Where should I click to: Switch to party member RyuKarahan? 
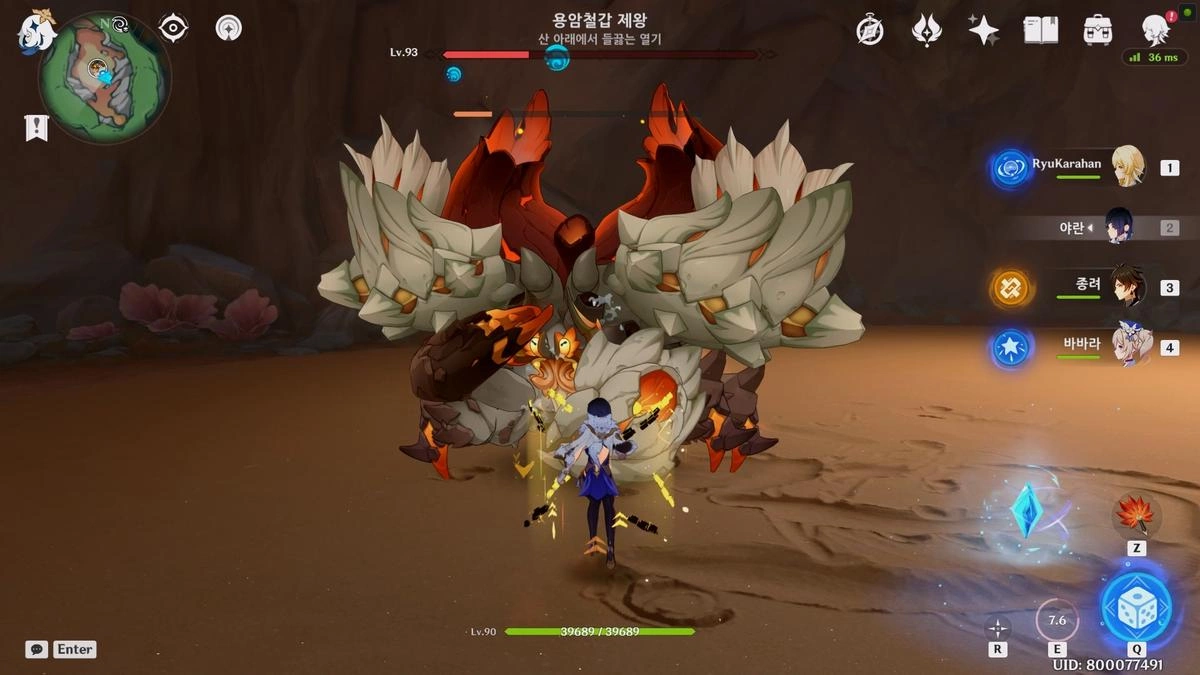click(x=1128, y=167)
